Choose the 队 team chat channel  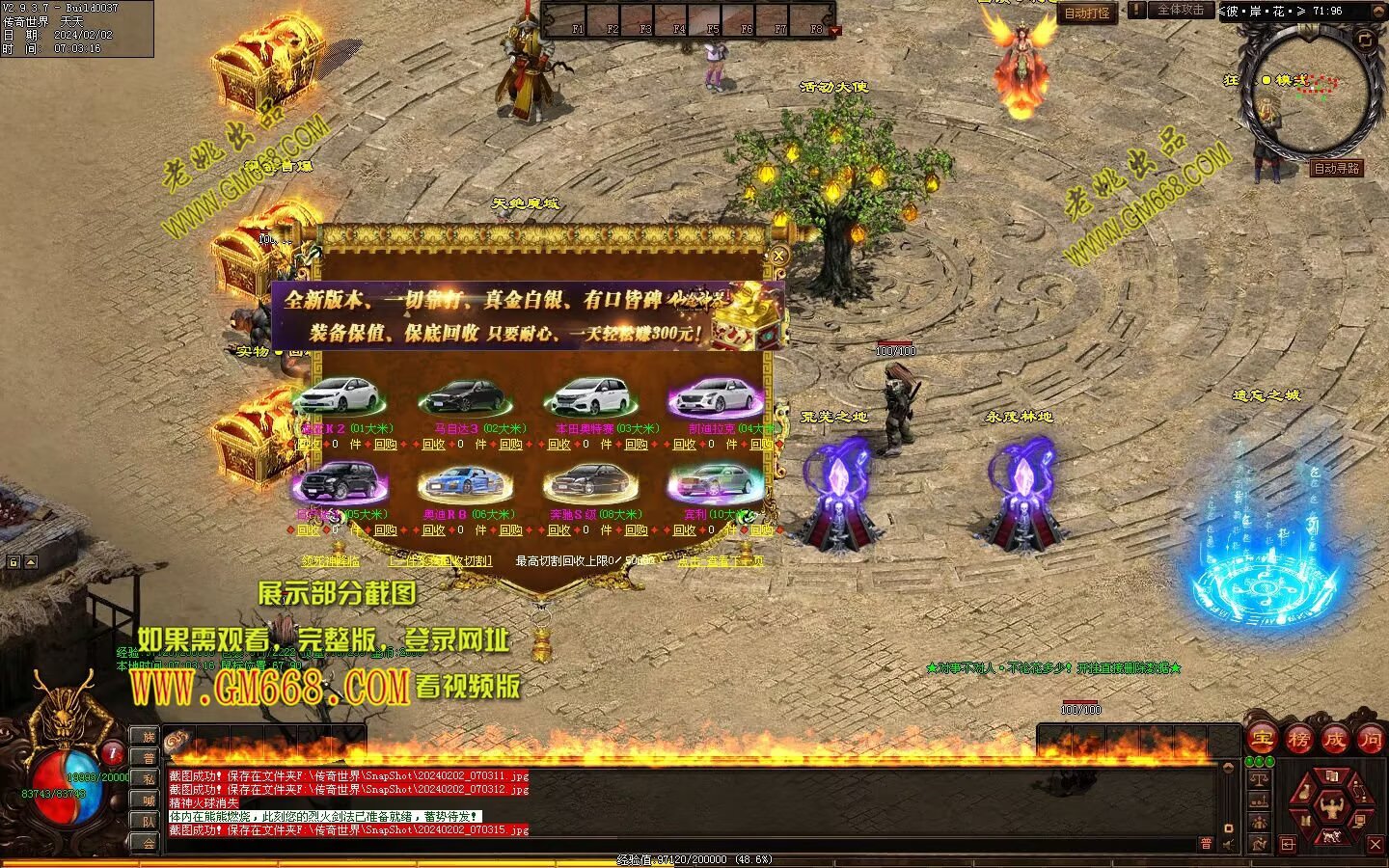(149, 822)
